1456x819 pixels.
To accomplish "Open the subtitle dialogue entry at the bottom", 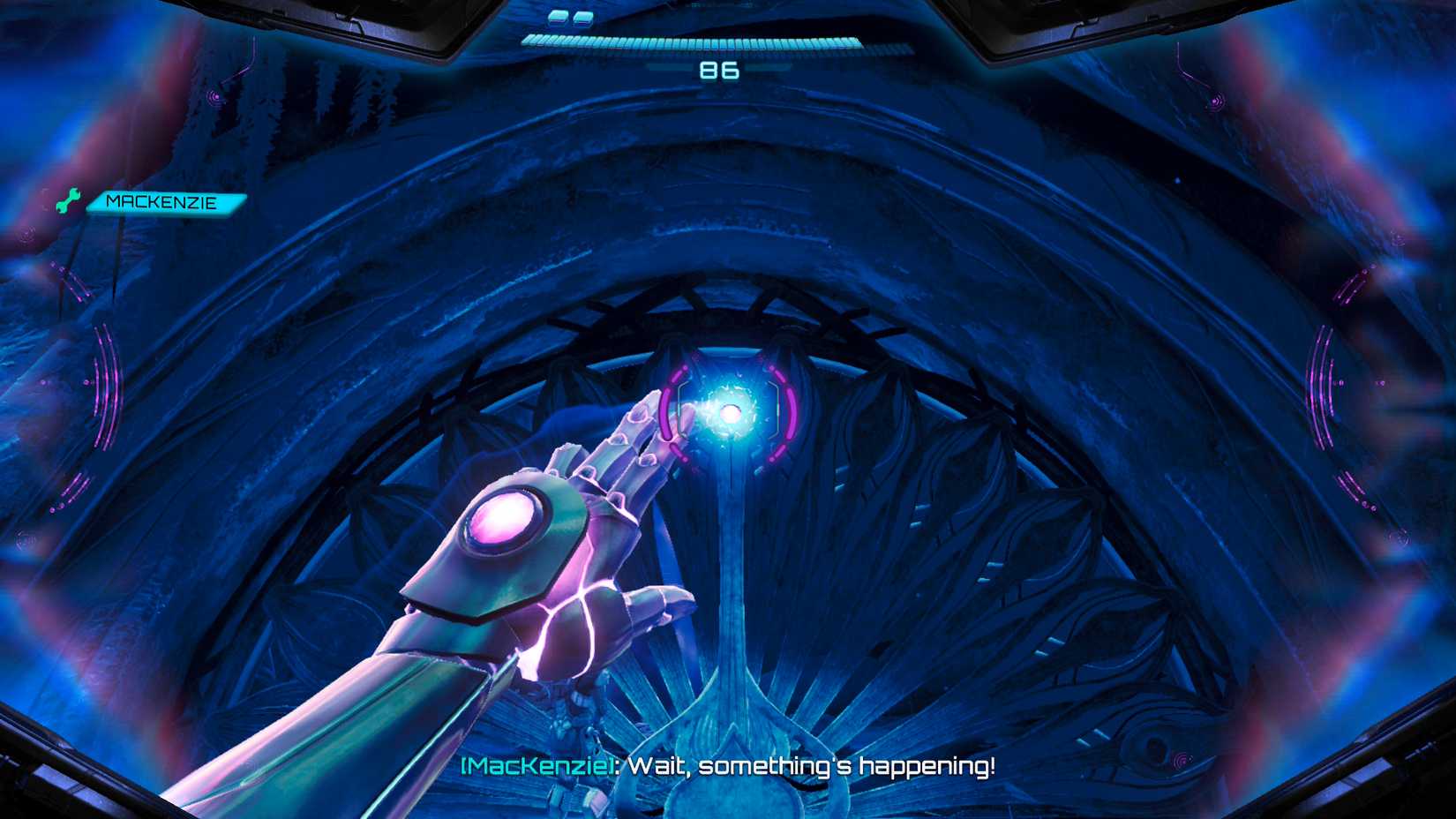I will (728, 766).
